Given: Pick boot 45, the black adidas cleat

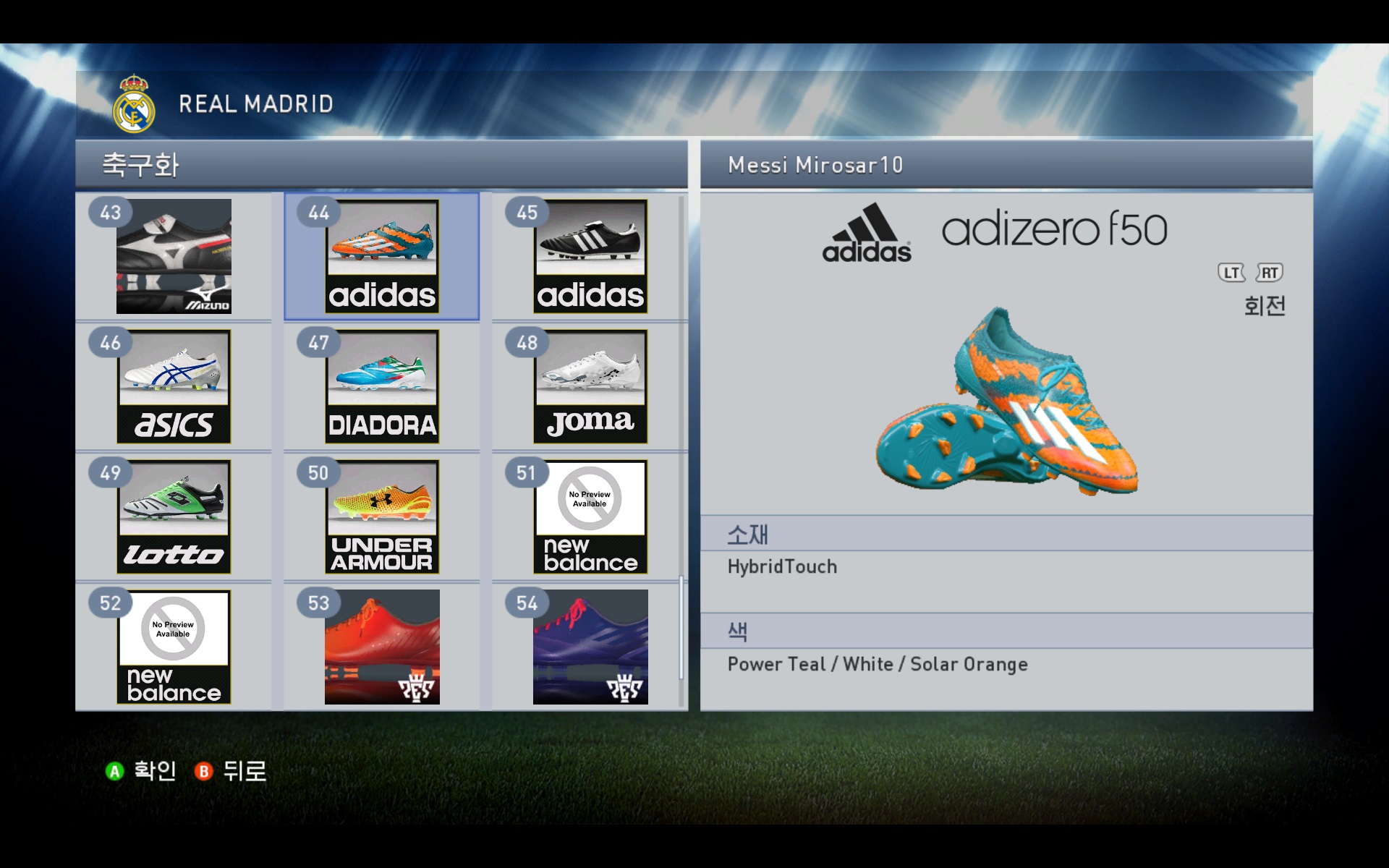Looking at the screenshot, I should [590, 256].
